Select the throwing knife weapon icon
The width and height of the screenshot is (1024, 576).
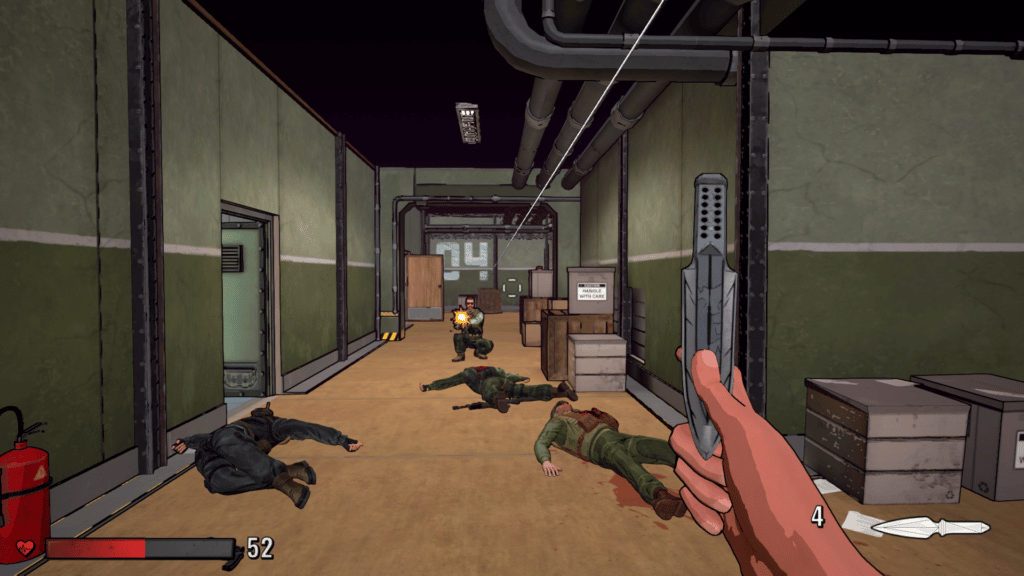point(930,527)
